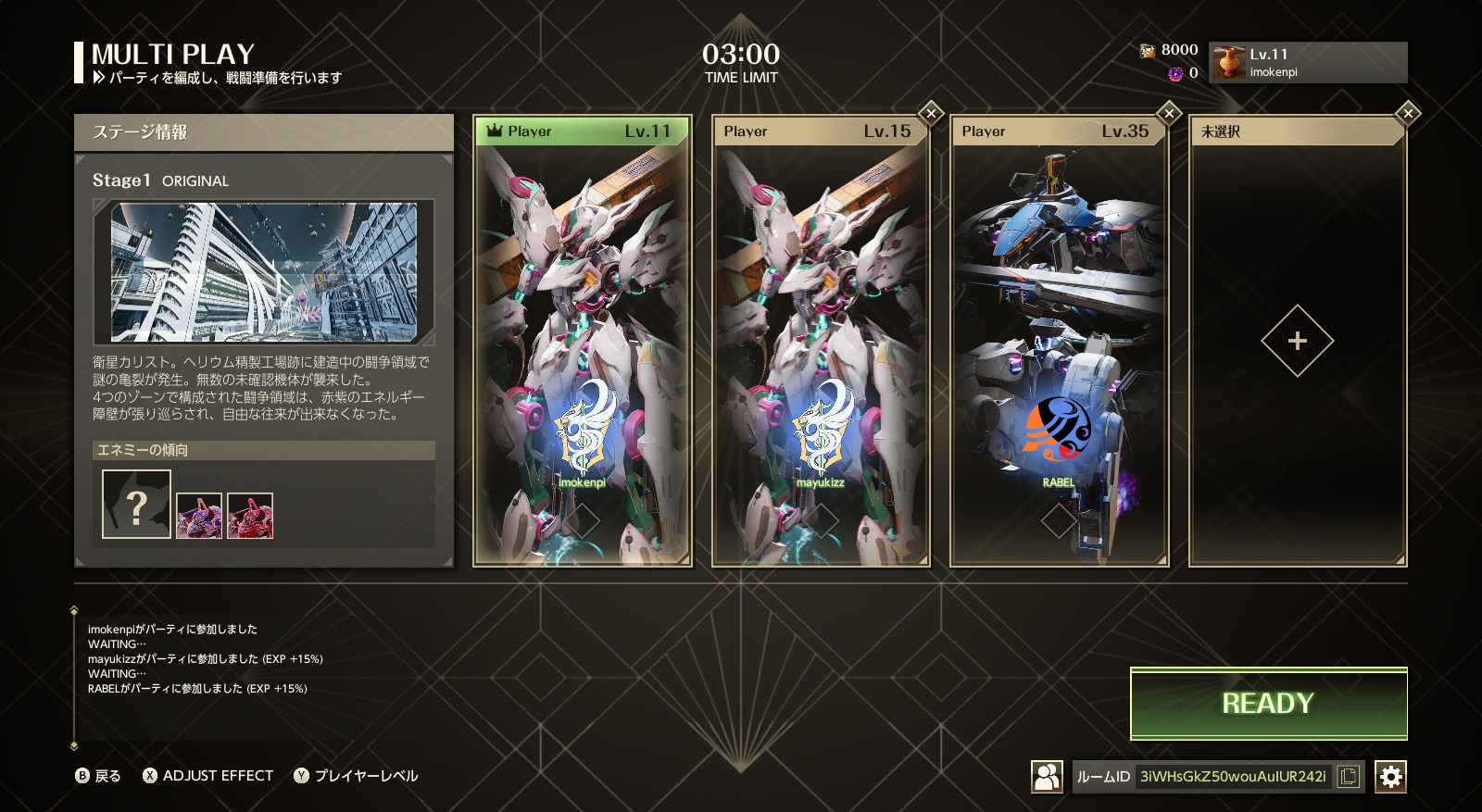Screen dimensions: 1482x812
Task: Click the purple gem currency icon
Action: point(1174,74)
